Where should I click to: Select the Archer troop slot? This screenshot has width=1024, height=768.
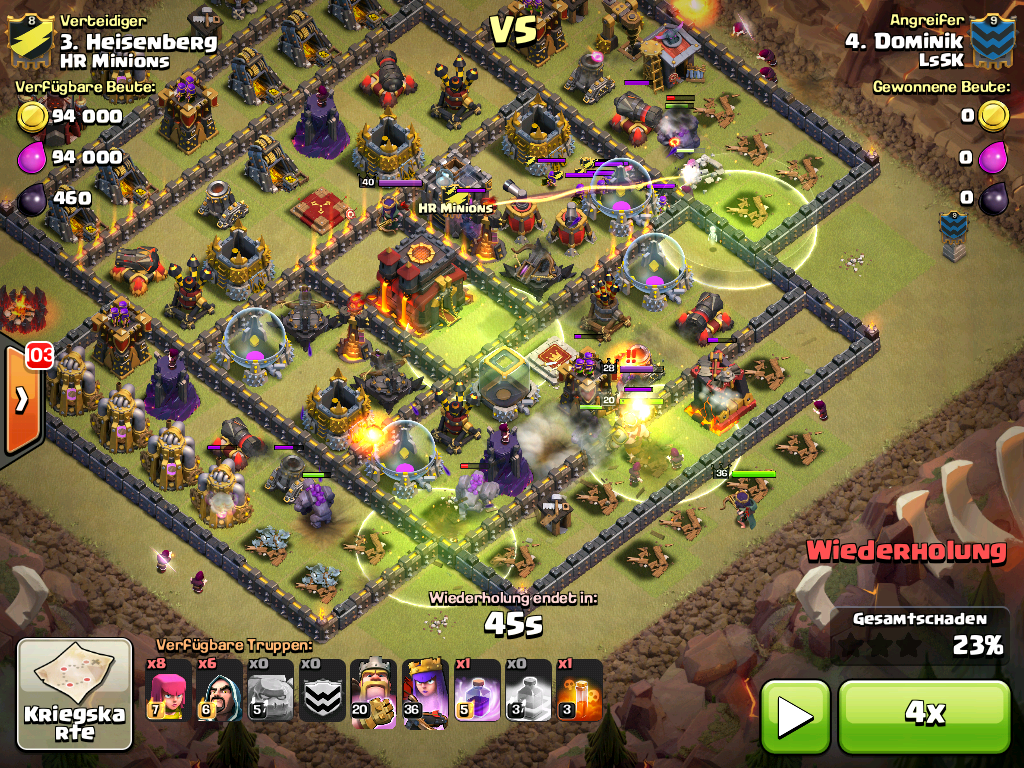(x=167, y=690)
